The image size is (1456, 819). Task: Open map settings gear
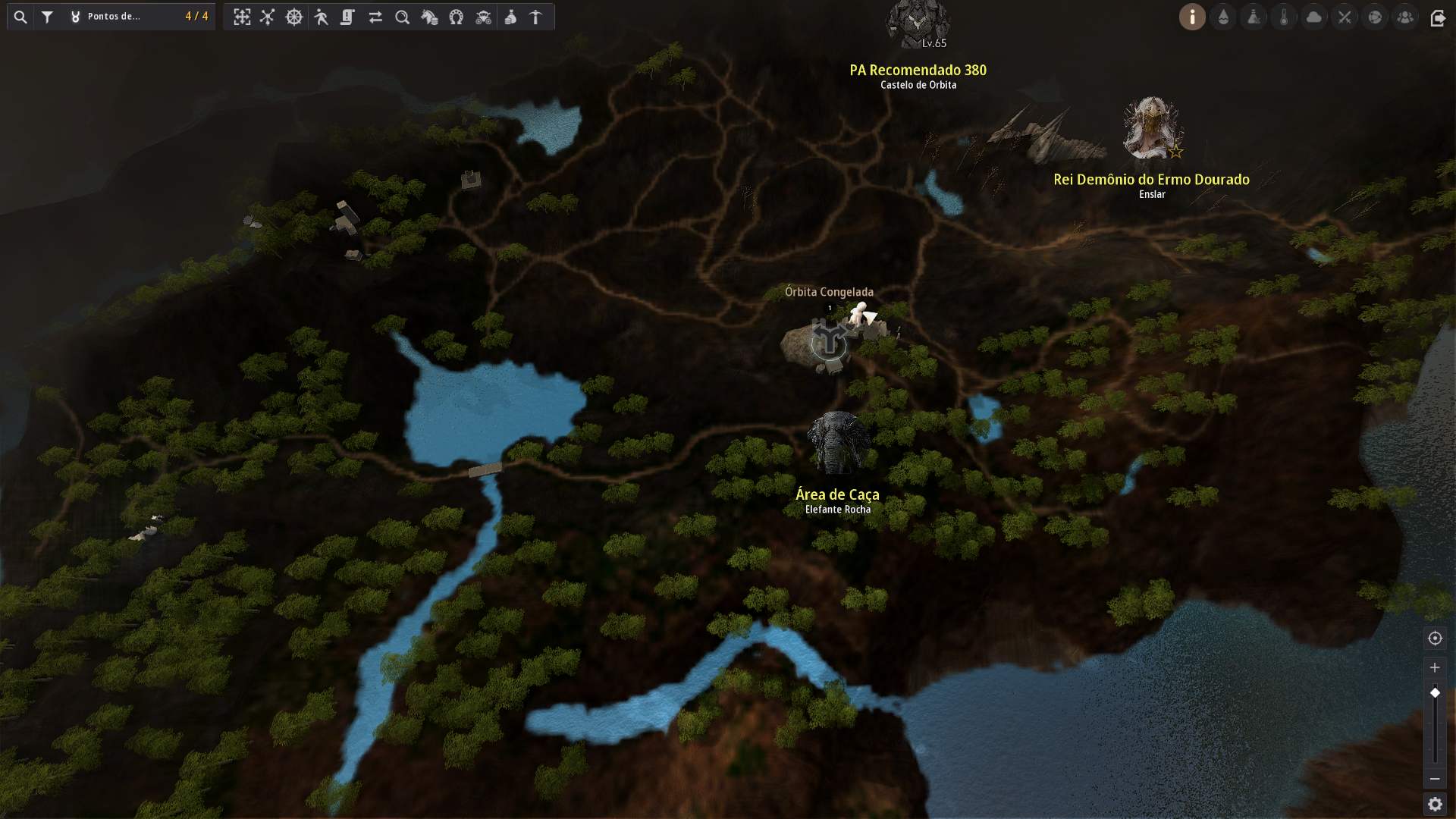coord(1435,804)
